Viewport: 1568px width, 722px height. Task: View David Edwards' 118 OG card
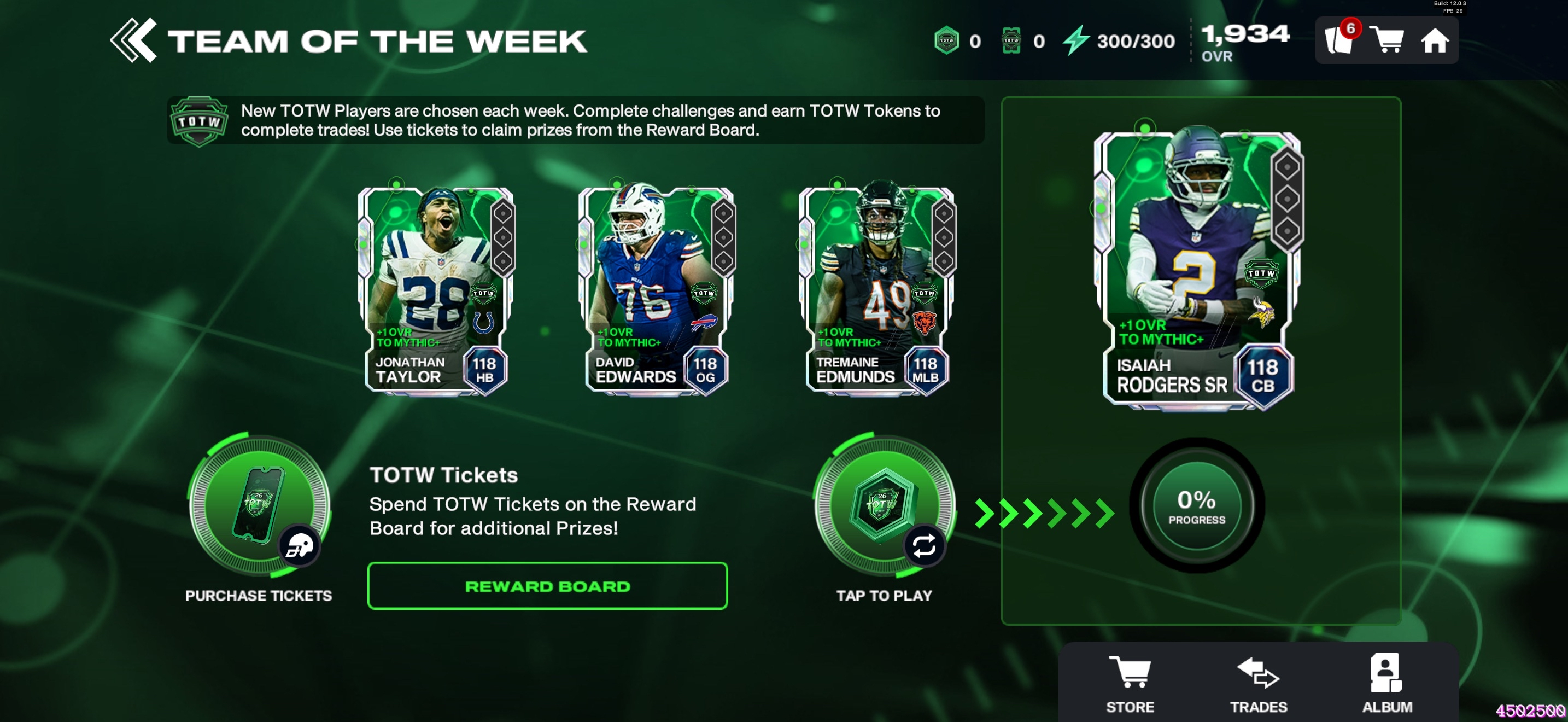[x=656, y=290]
